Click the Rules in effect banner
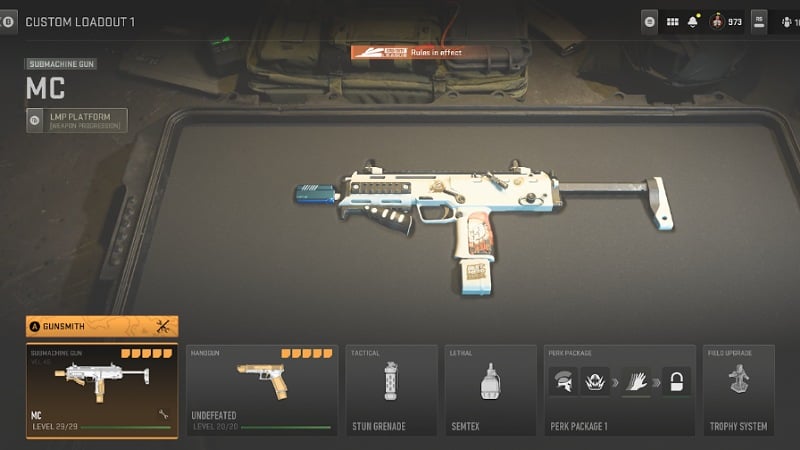 click(406, 52)
